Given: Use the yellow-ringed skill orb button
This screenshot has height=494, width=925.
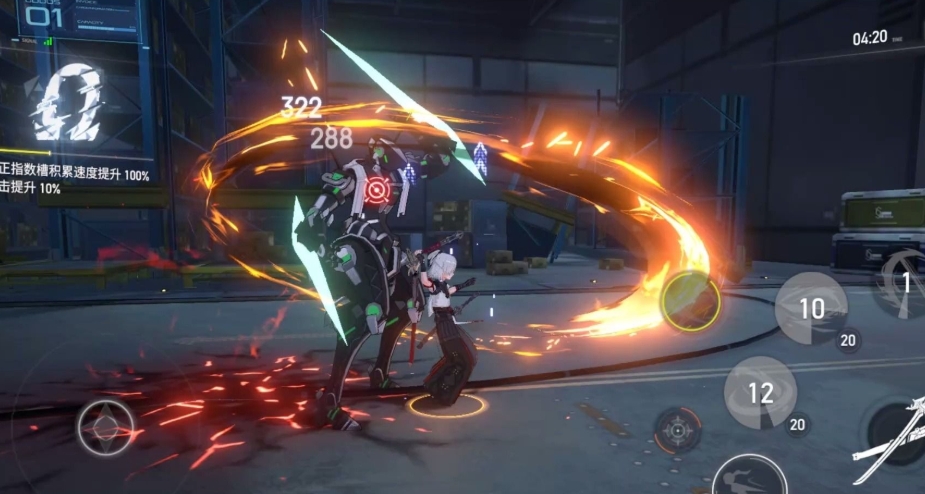Looking at the screenshot, I should [690, 298].
